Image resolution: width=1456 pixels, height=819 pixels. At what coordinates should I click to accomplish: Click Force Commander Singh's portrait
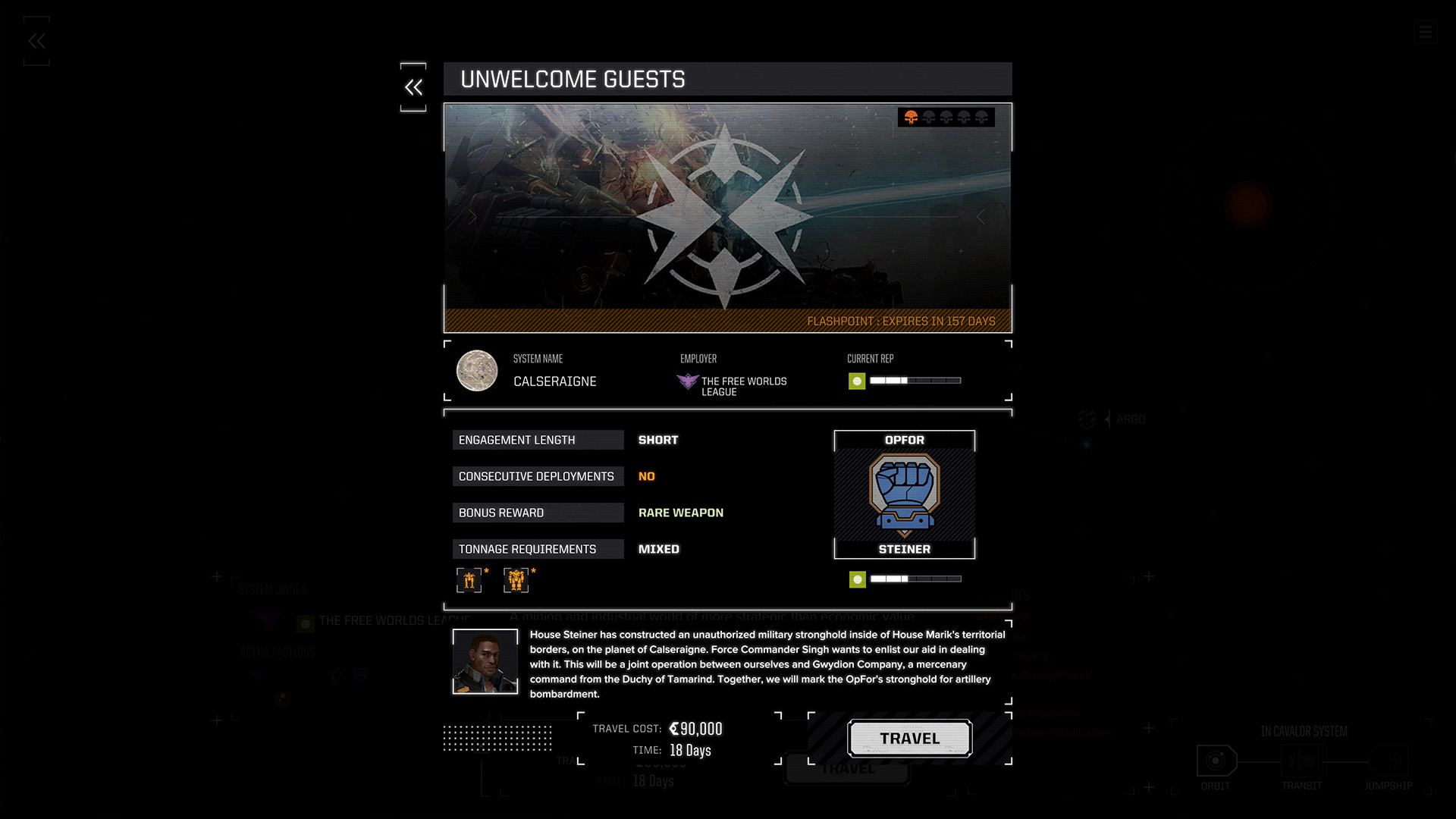[485, 661]
